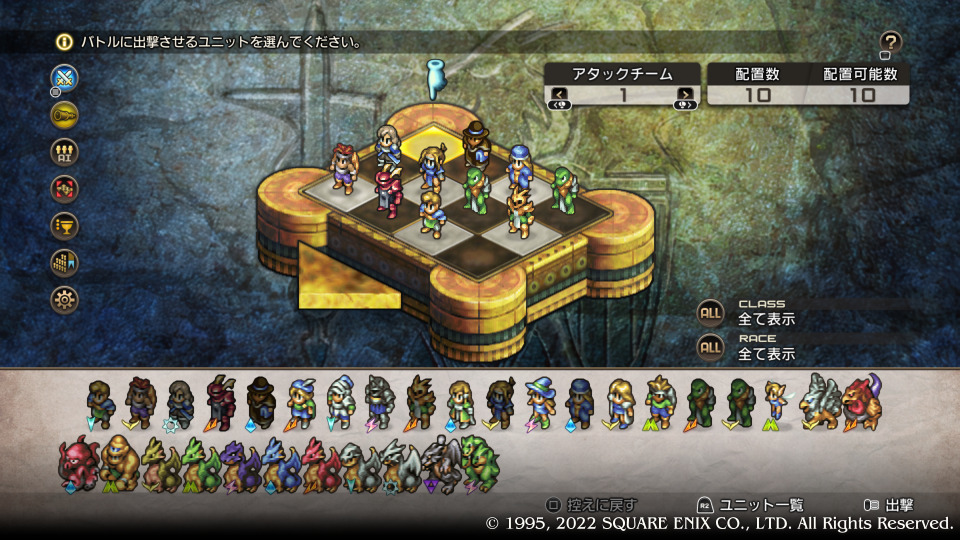Open the gear settings icon
Screen dimensions: 960x540
65,298
